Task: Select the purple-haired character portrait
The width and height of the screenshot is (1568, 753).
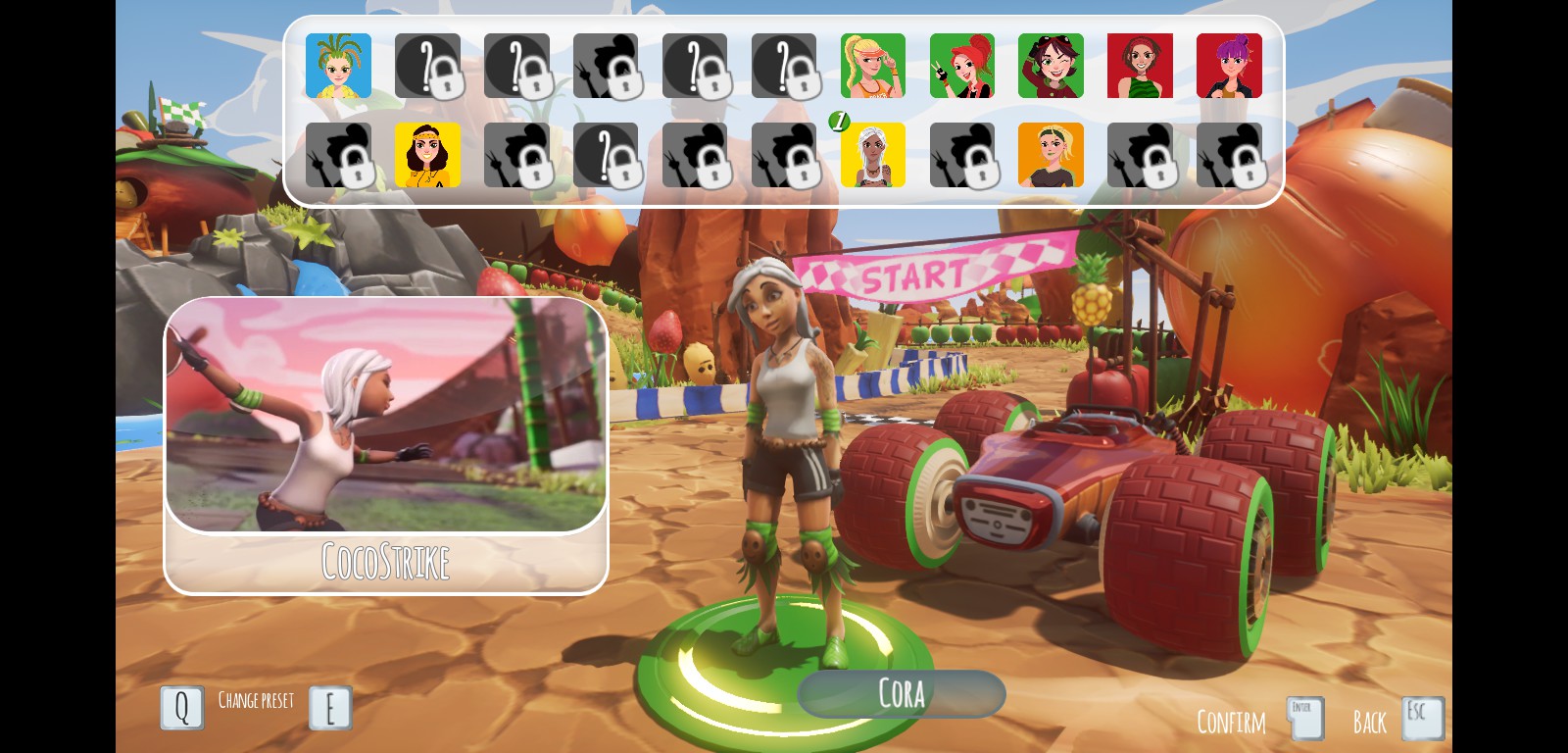Action: [1229, 66]
